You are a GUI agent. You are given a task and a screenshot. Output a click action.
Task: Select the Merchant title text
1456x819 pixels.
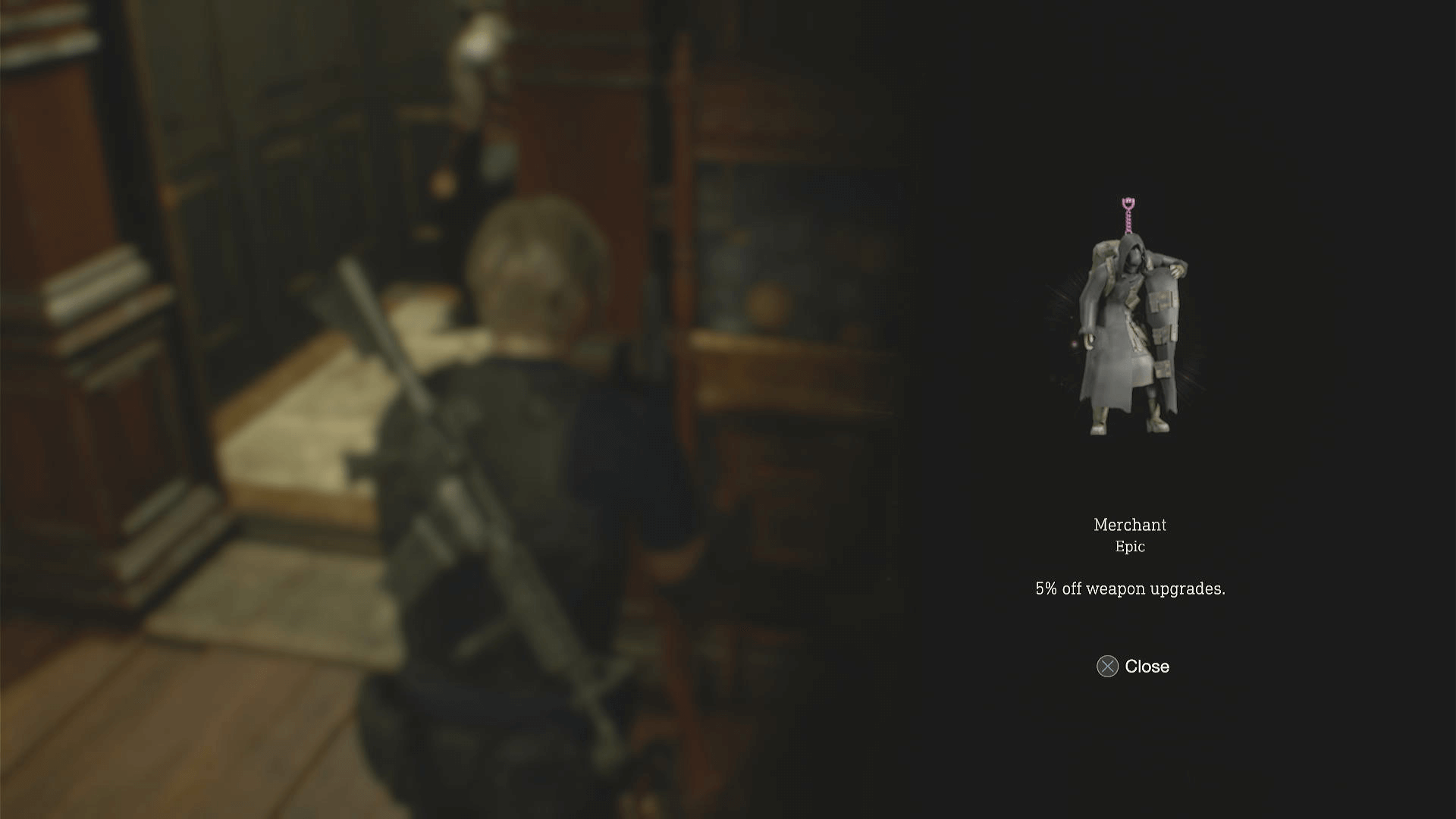[1131, 524]
